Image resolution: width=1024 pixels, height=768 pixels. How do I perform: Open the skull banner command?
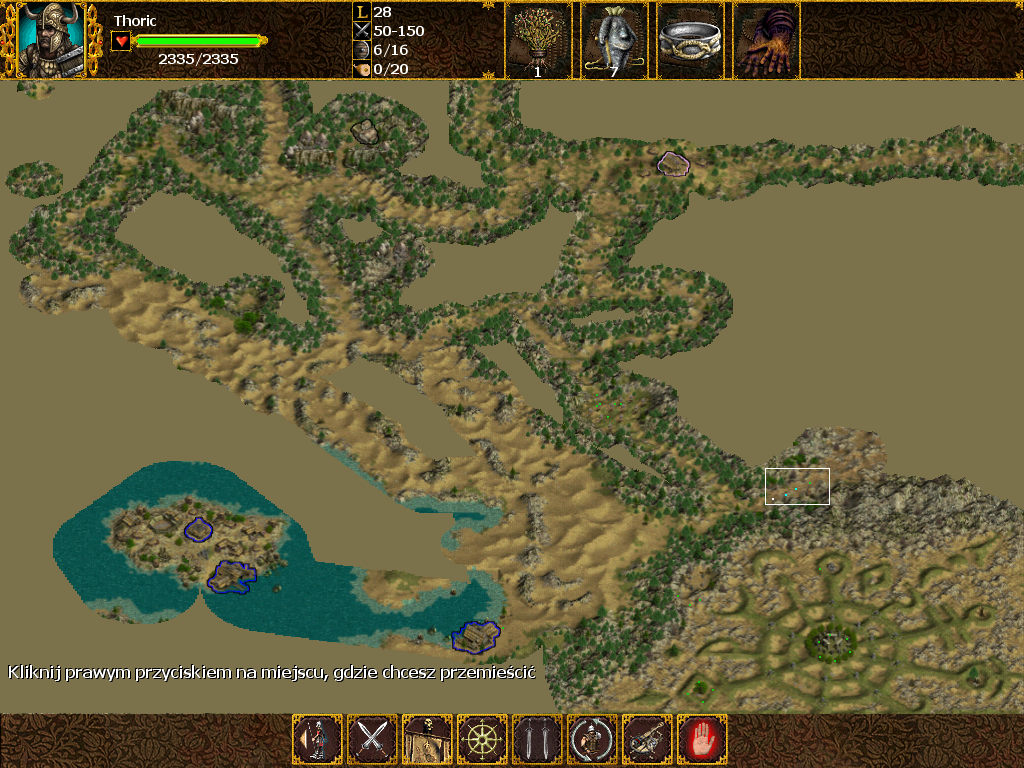(427, 740)
